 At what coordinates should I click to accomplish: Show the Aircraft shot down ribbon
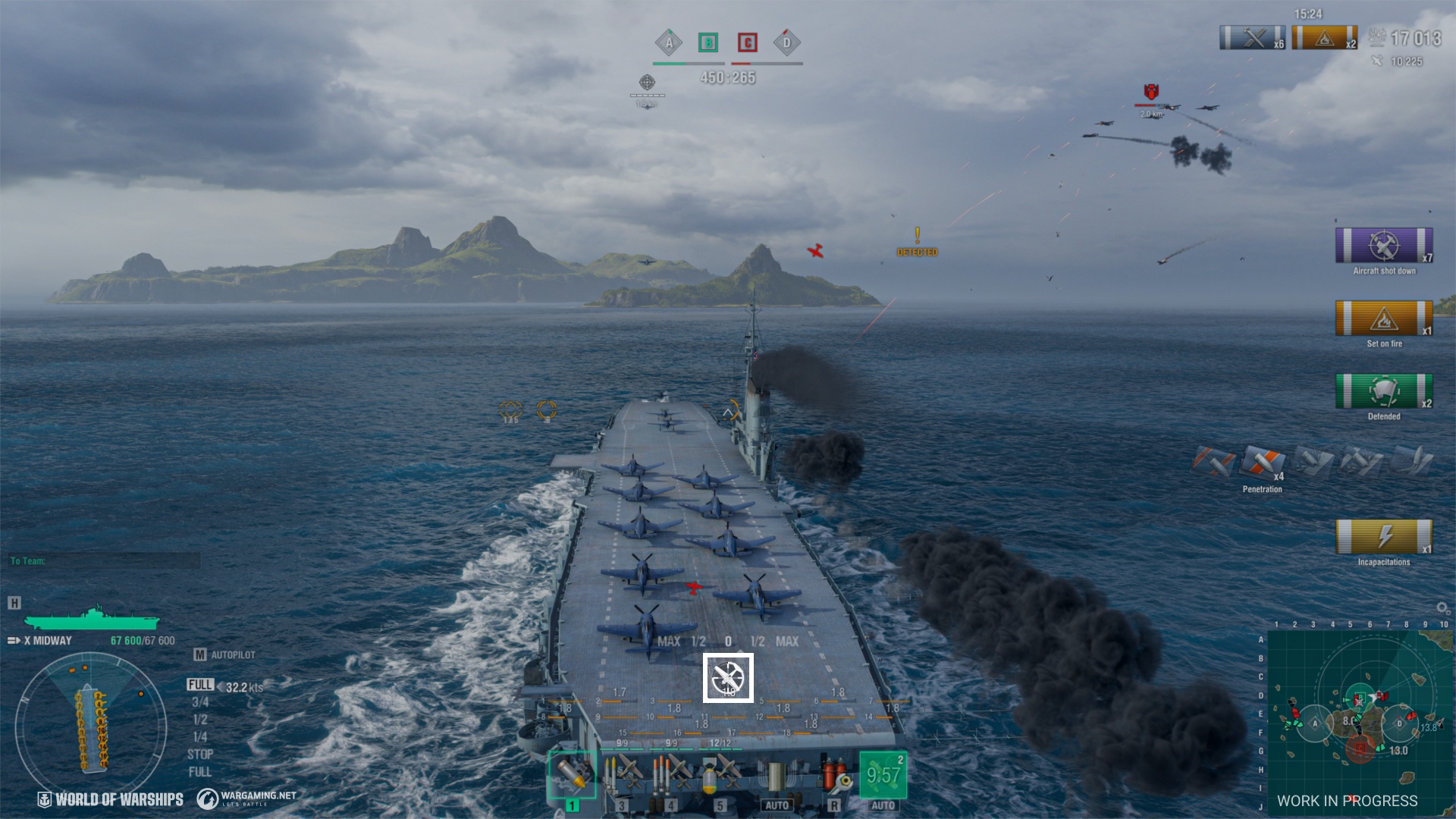coord(1384,246)
